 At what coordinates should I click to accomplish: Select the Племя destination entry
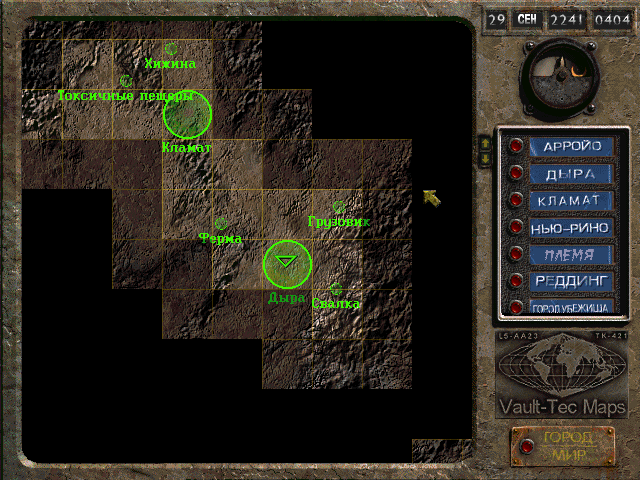coord(571,254)
